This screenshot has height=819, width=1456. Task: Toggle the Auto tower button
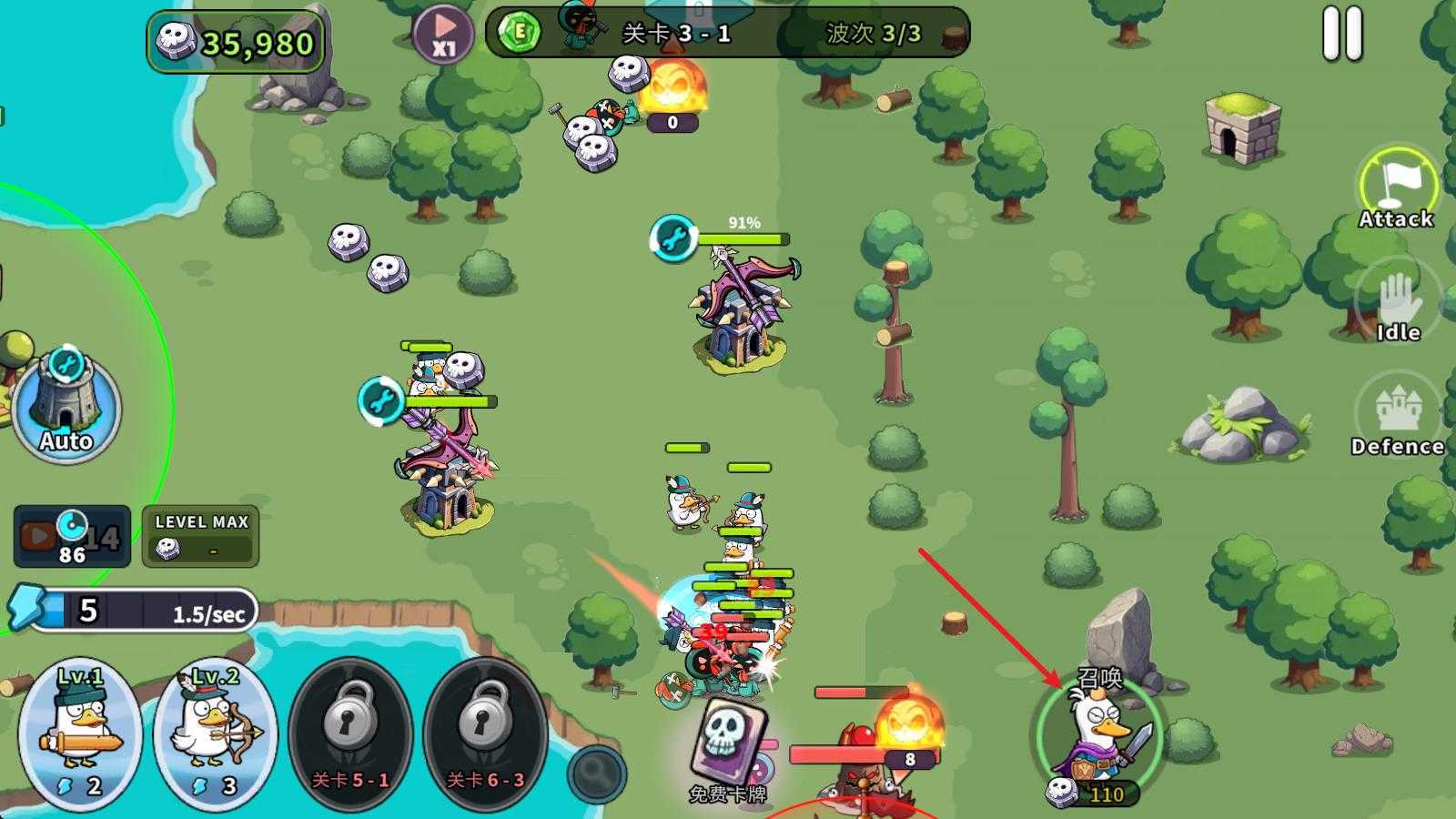pyautogui.click(x=66, y=407)
